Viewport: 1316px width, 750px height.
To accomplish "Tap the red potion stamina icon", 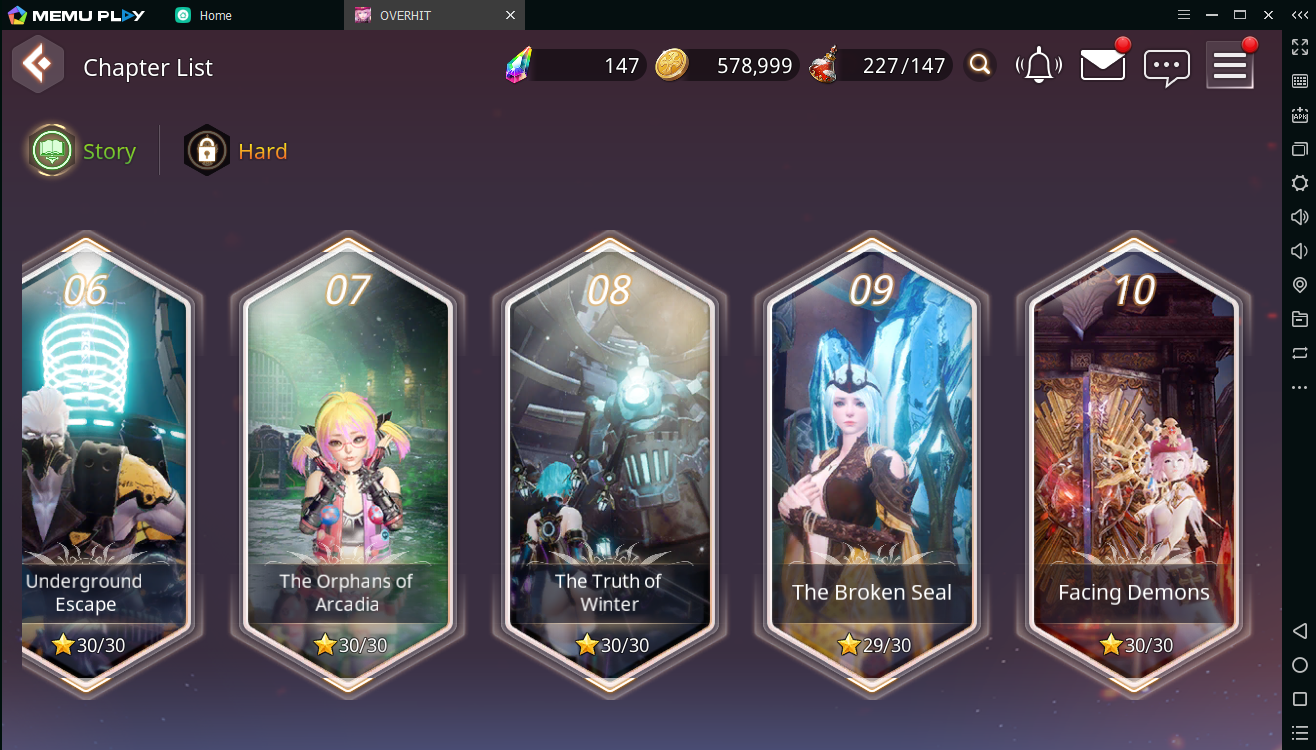I will click(824, 66).
